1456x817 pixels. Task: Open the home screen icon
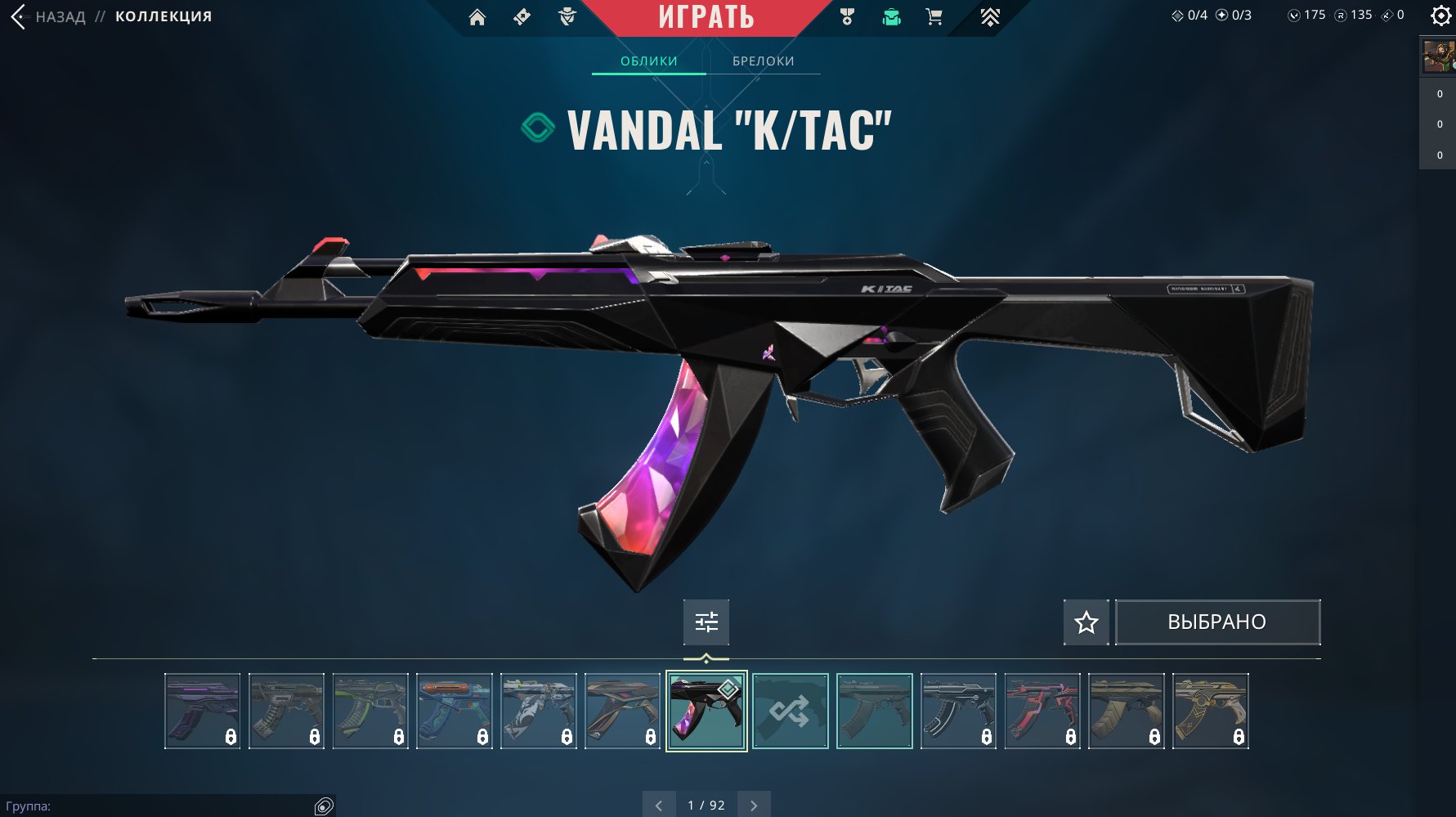point(478,17)
